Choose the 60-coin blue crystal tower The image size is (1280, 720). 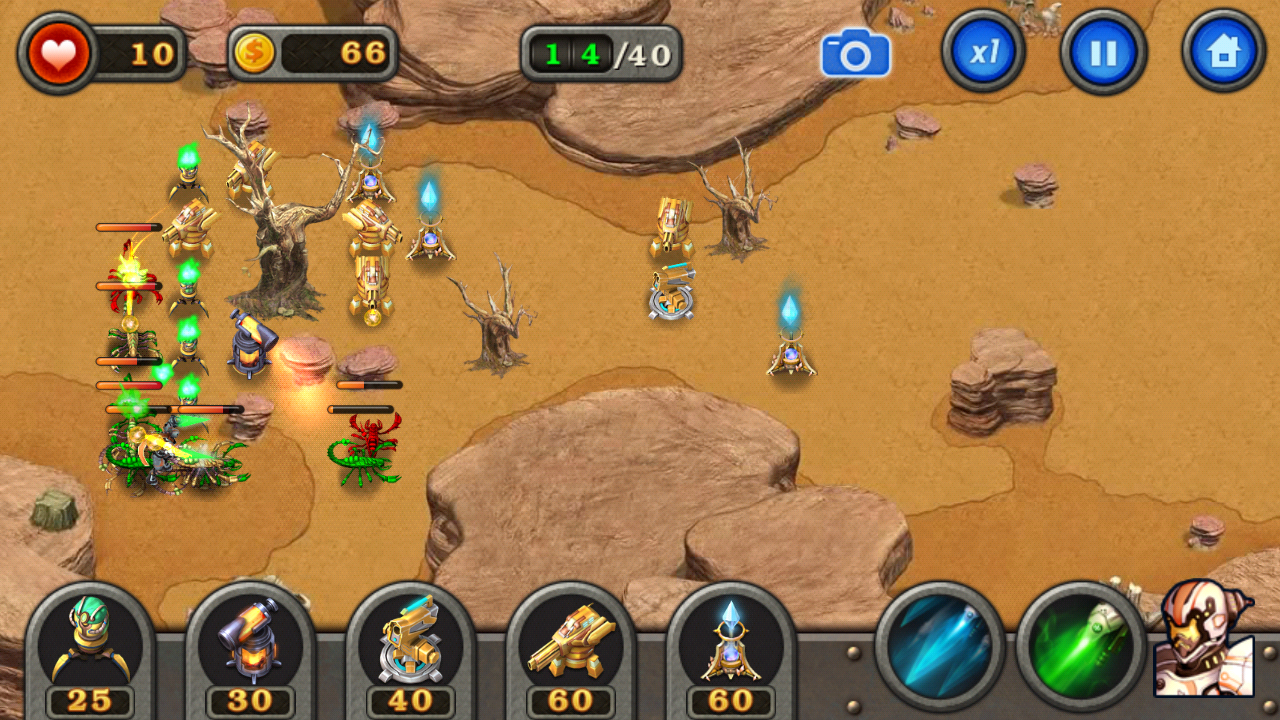point(730,645)
